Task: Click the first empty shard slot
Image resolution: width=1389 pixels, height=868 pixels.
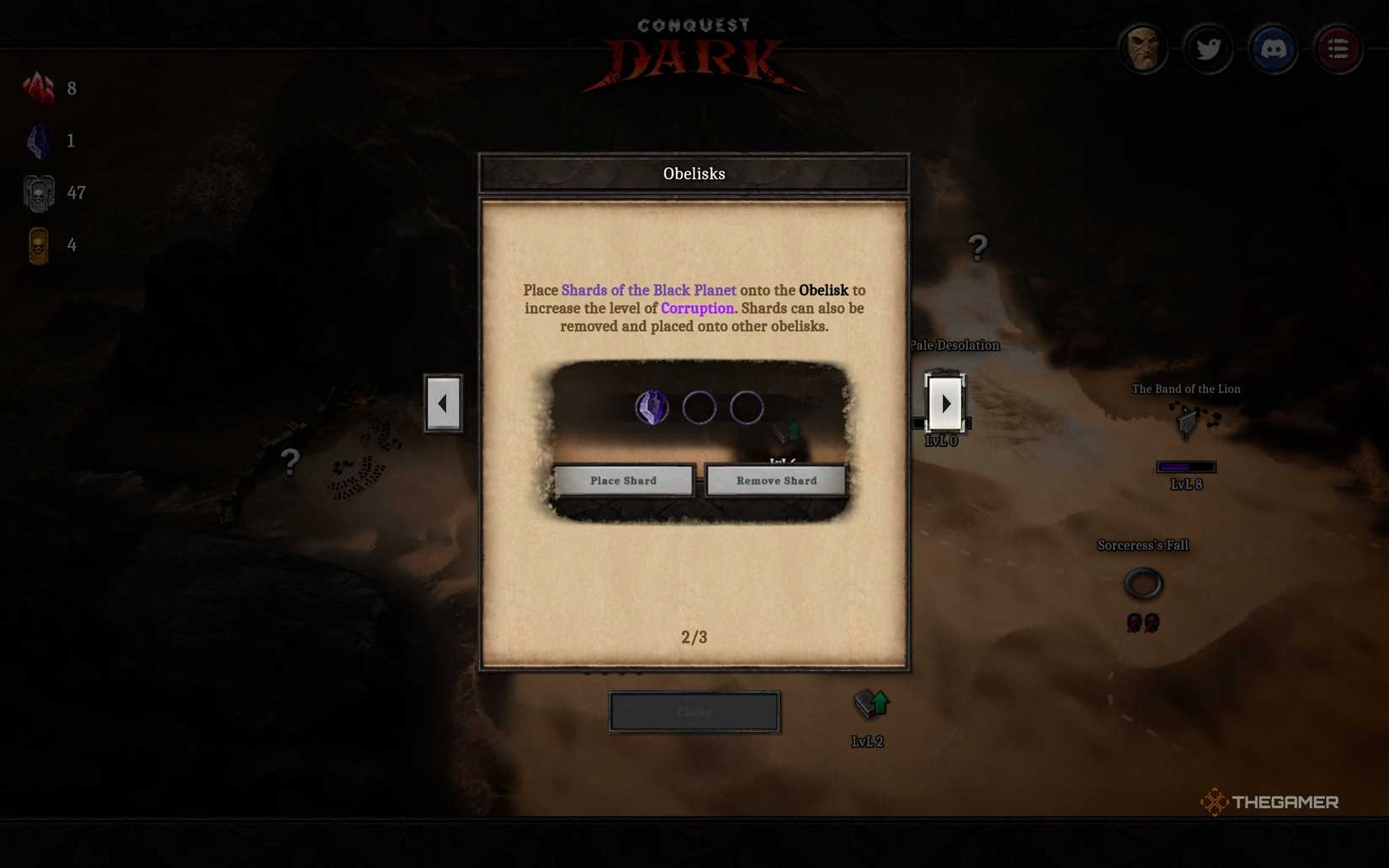Action: pos(700,407)
